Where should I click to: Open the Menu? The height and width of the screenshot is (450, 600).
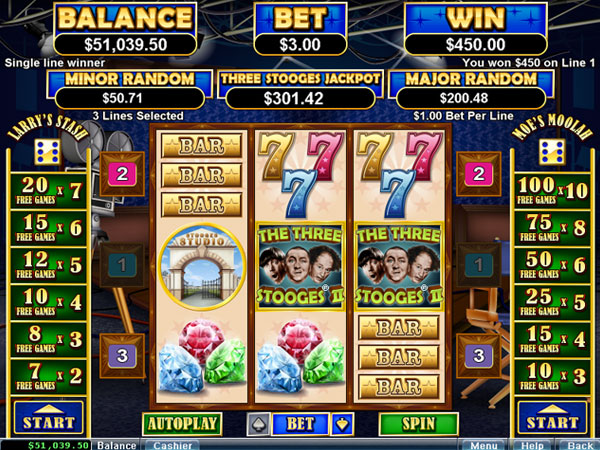(484, 444)
